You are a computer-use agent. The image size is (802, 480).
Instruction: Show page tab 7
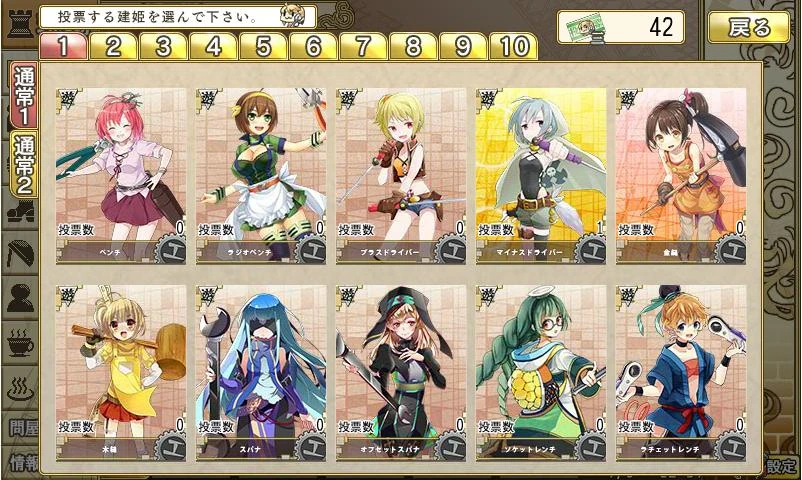pos(363,47)
